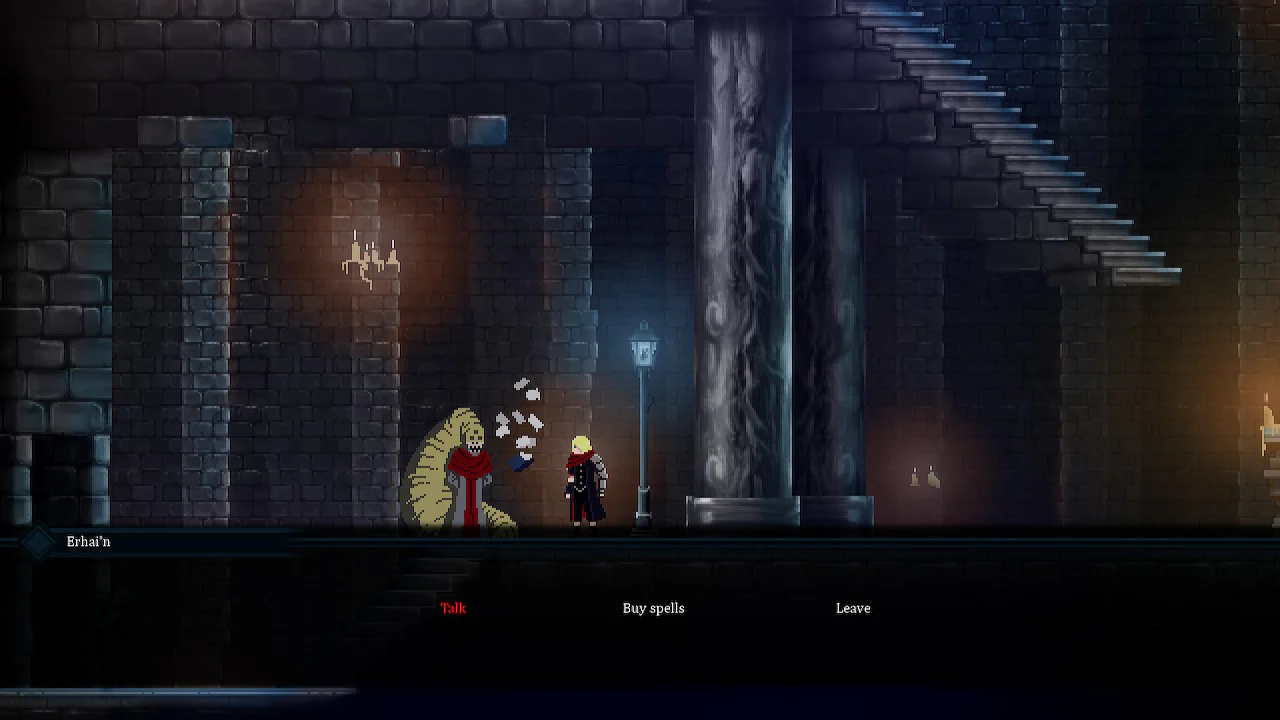The image size is (1280, 720).
Task: Choose Leave from the dialogue menu
Action: pos(852,608)
